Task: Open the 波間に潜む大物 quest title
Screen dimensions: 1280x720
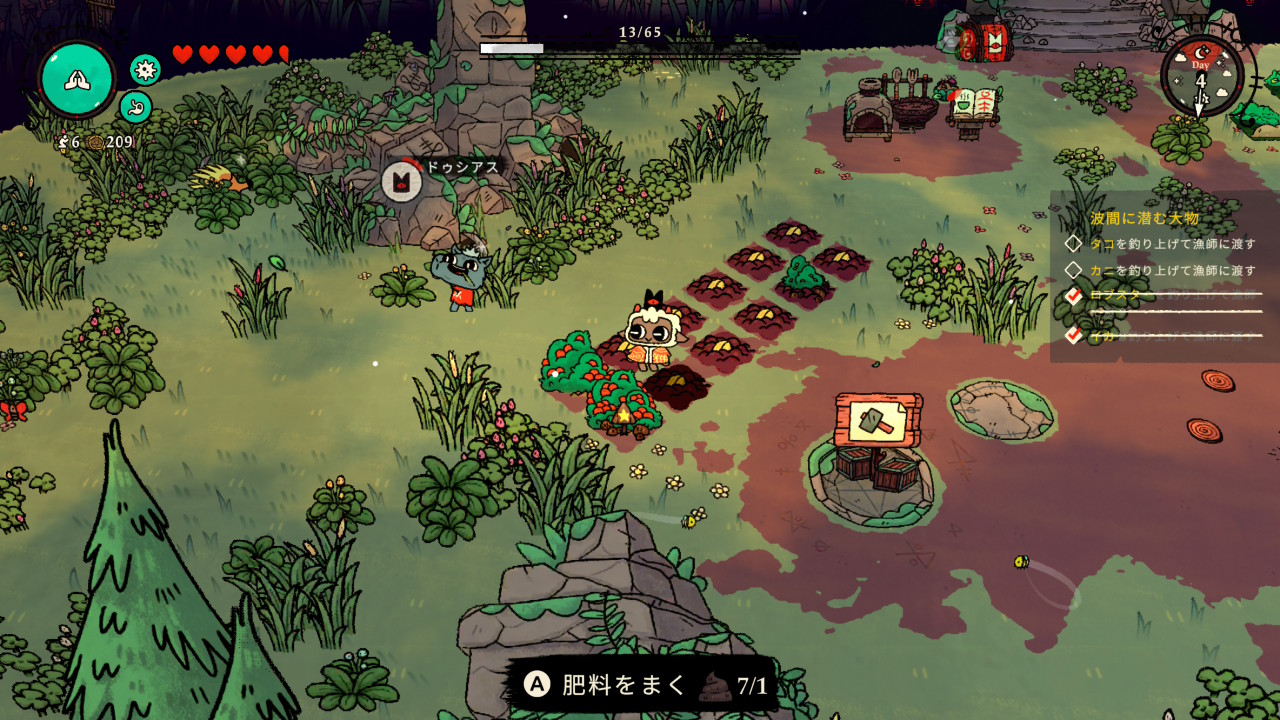Action: (1144, 218)
